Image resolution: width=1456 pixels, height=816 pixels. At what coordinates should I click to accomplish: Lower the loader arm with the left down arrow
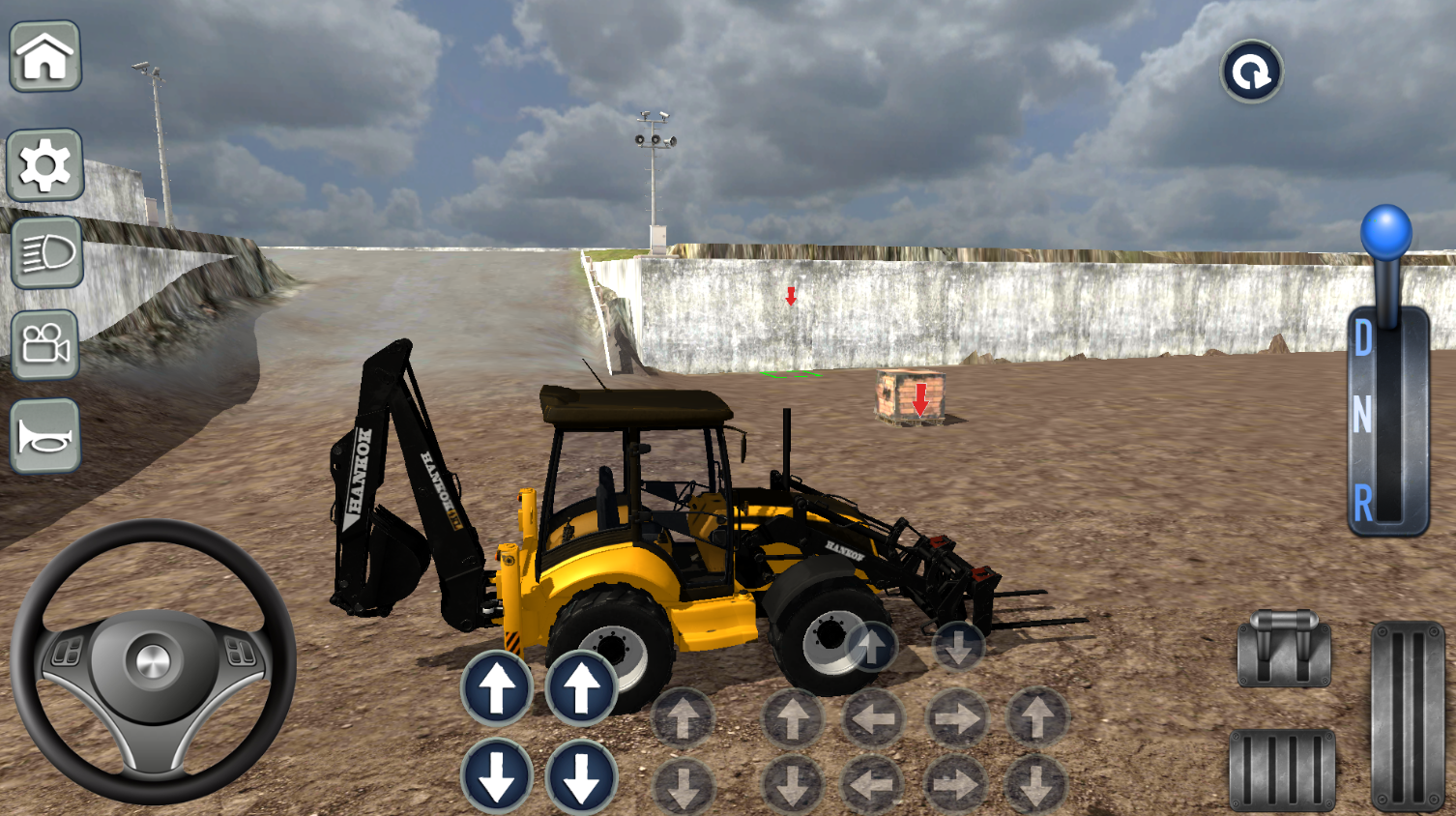point(499,772)
